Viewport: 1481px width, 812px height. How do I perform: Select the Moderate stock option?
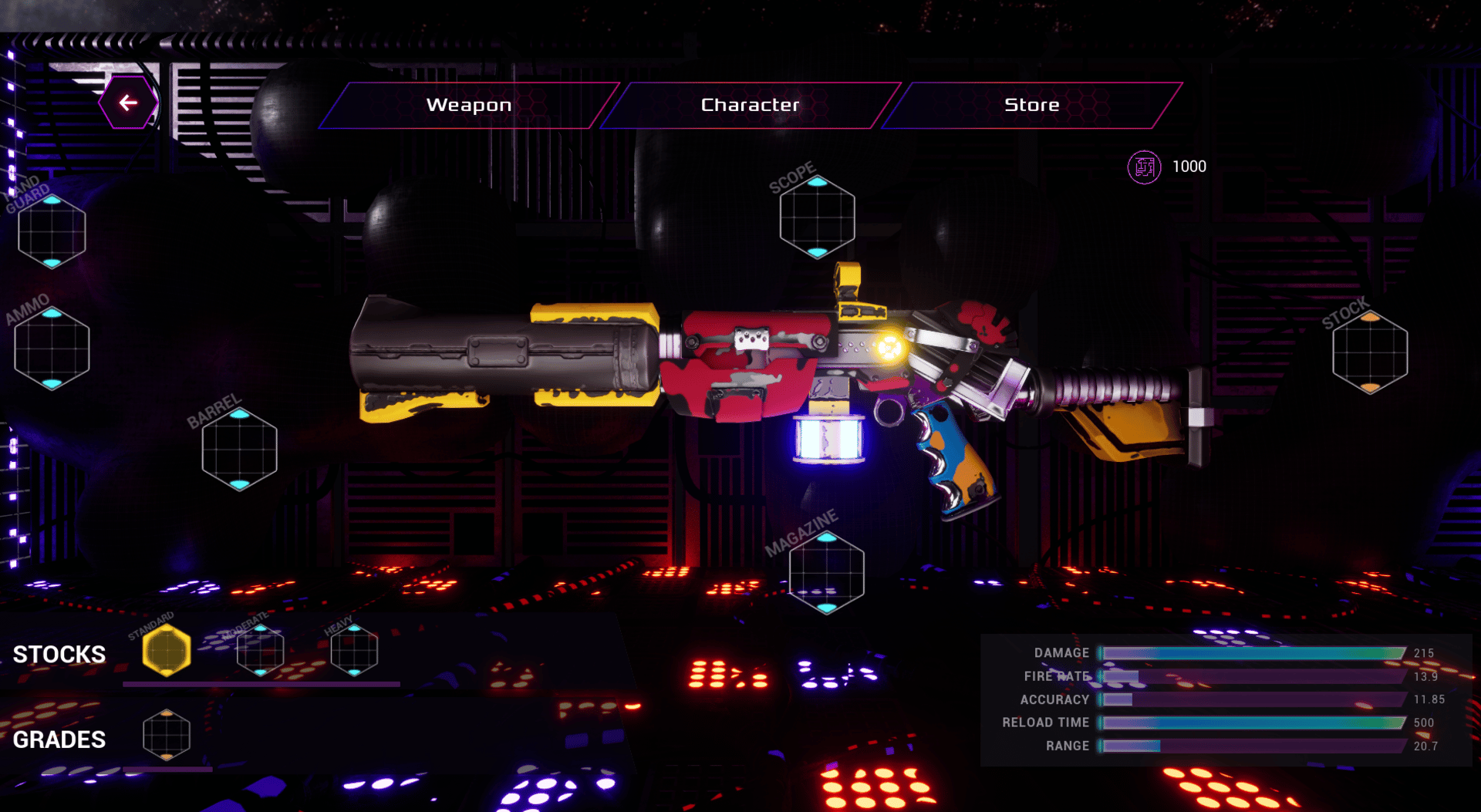[260, 651]
